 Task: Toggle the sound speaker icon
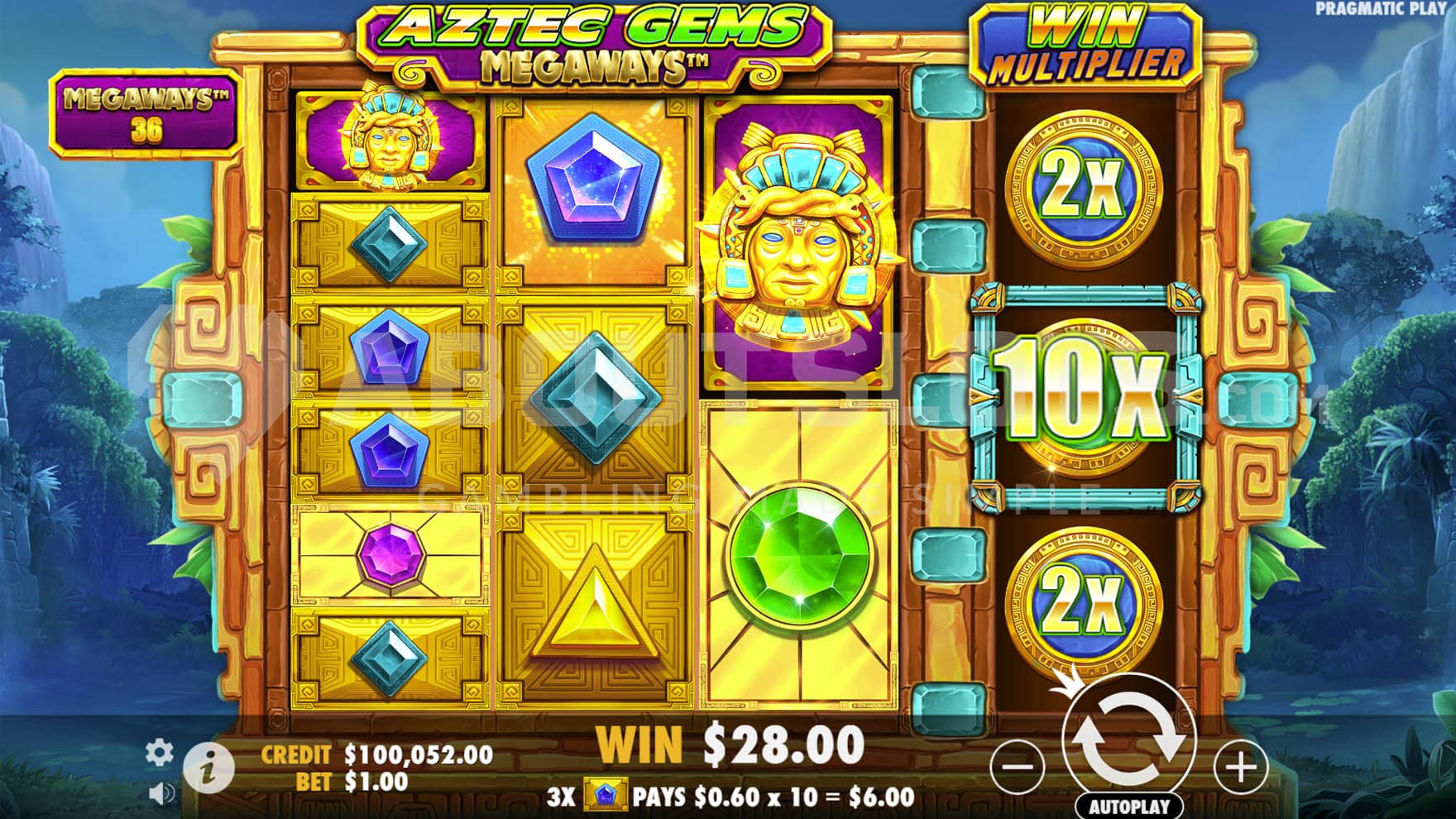point(161,794)
